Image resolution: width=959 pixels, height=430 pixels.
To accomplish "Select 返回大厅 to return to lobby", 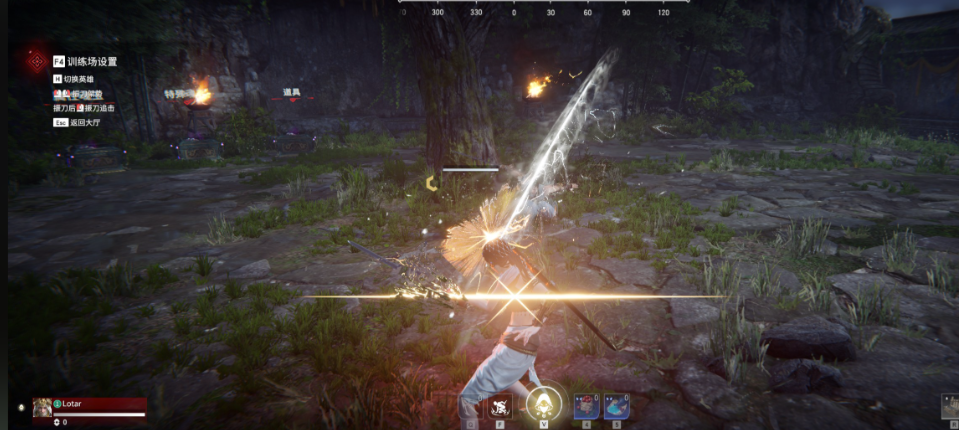I will pos(84,122).
